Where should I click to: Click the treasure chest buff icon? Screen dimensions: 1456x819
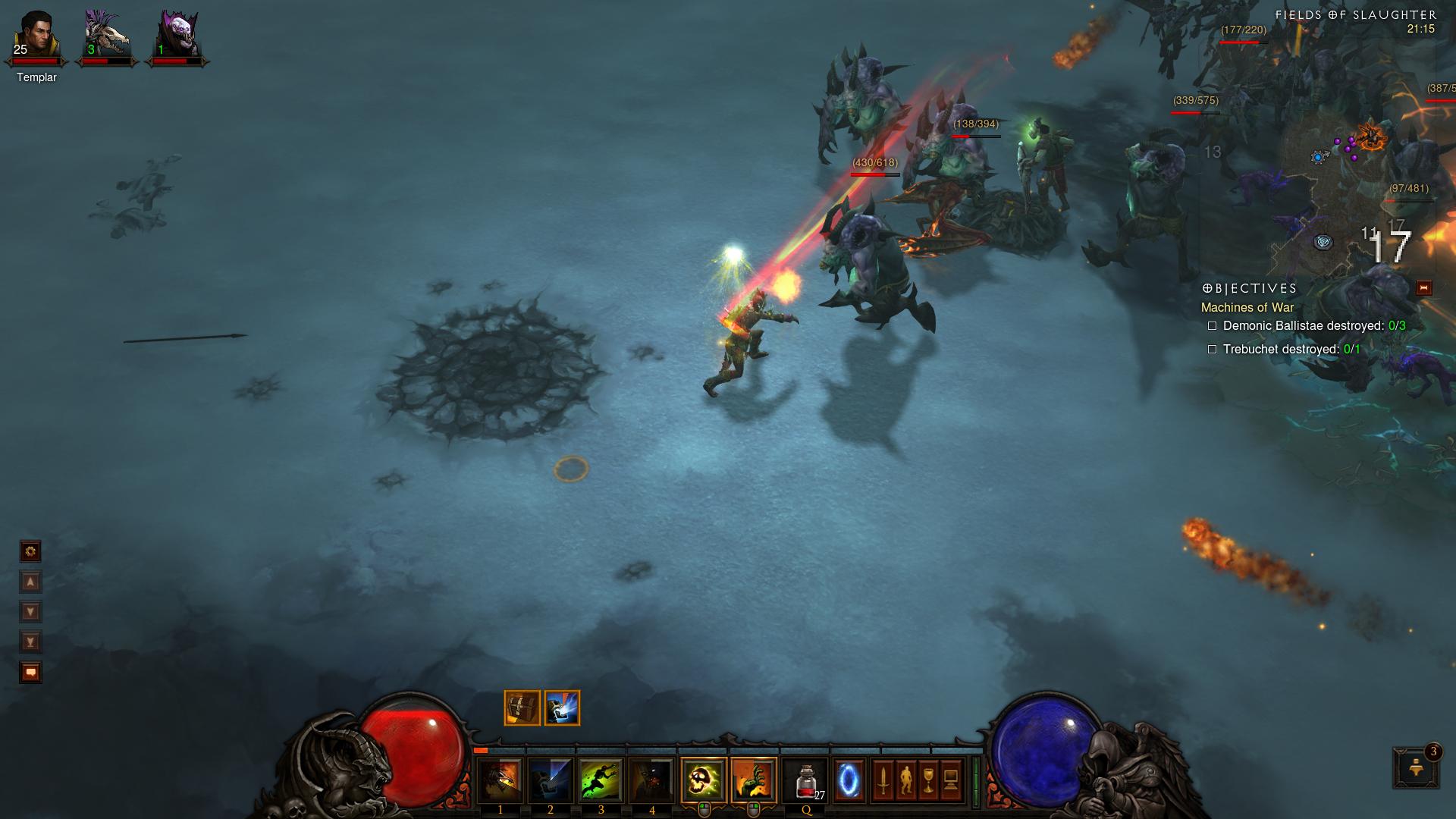(x=522, y=708)
